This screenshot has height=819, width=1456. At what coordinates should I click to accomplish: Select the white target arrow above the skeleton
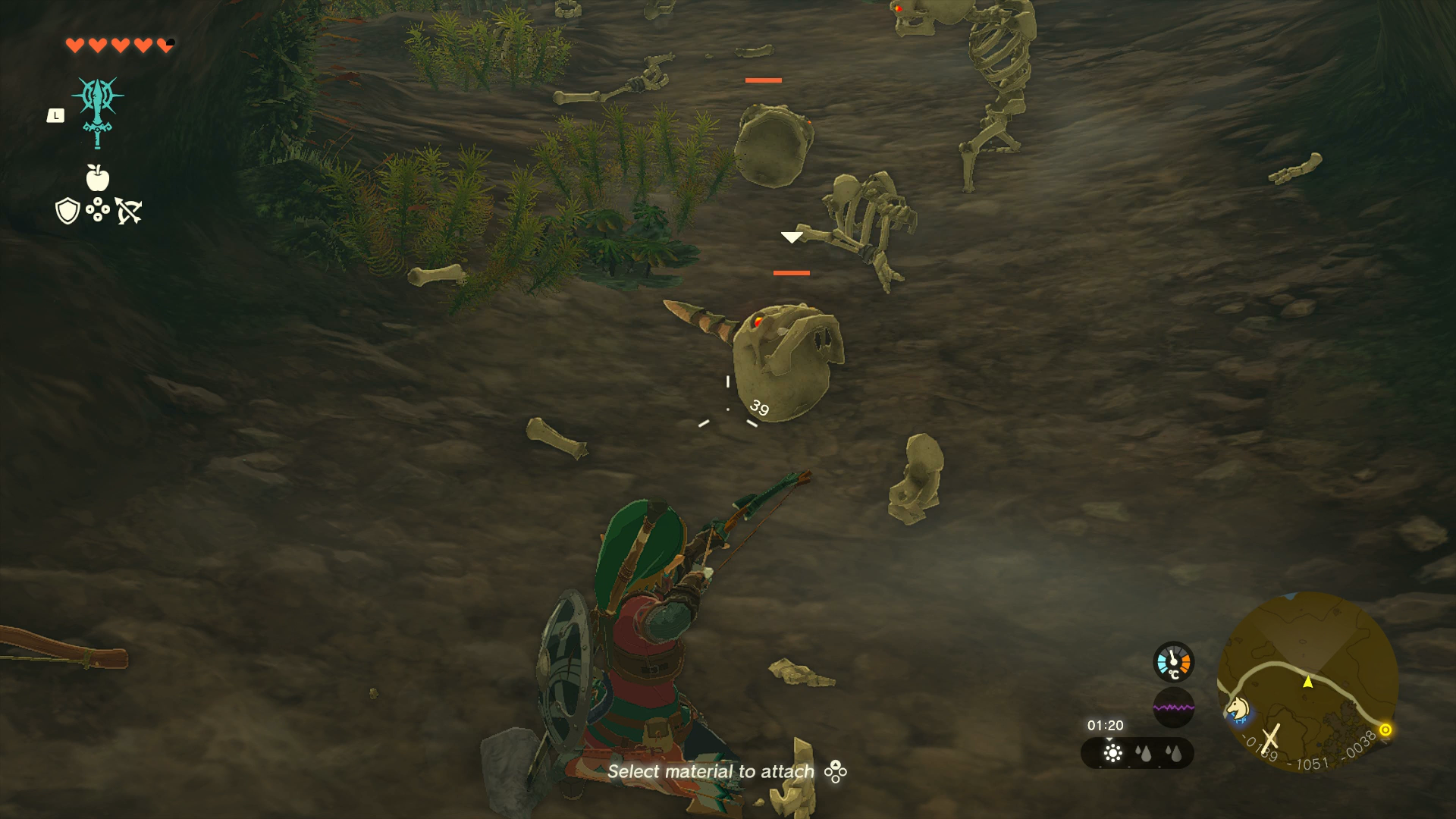click(792, 237)
